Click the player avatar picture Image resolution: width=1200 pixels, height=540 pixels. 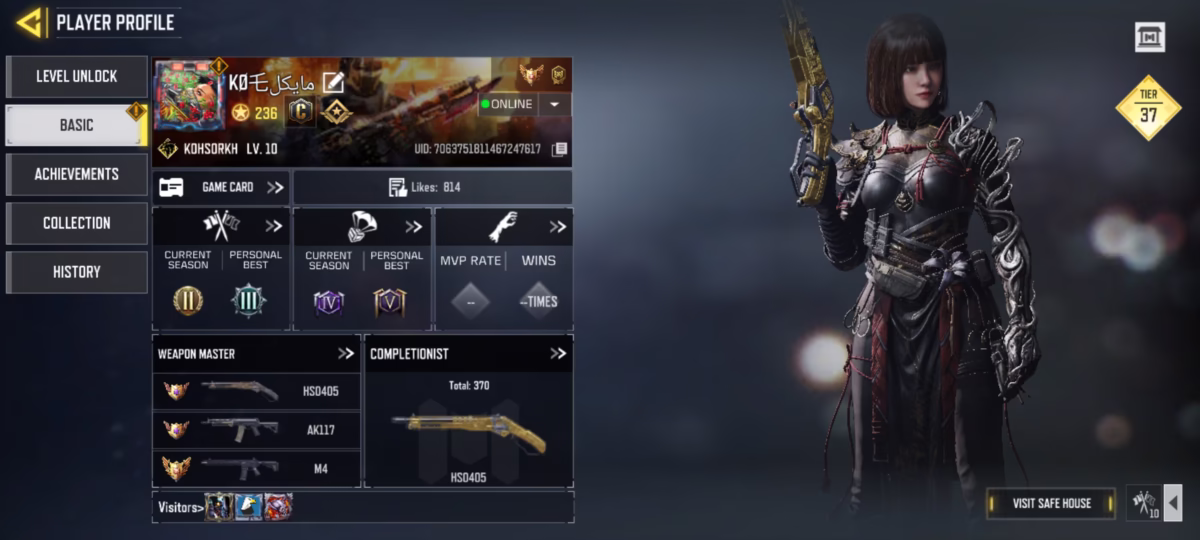tap(189, 95)
